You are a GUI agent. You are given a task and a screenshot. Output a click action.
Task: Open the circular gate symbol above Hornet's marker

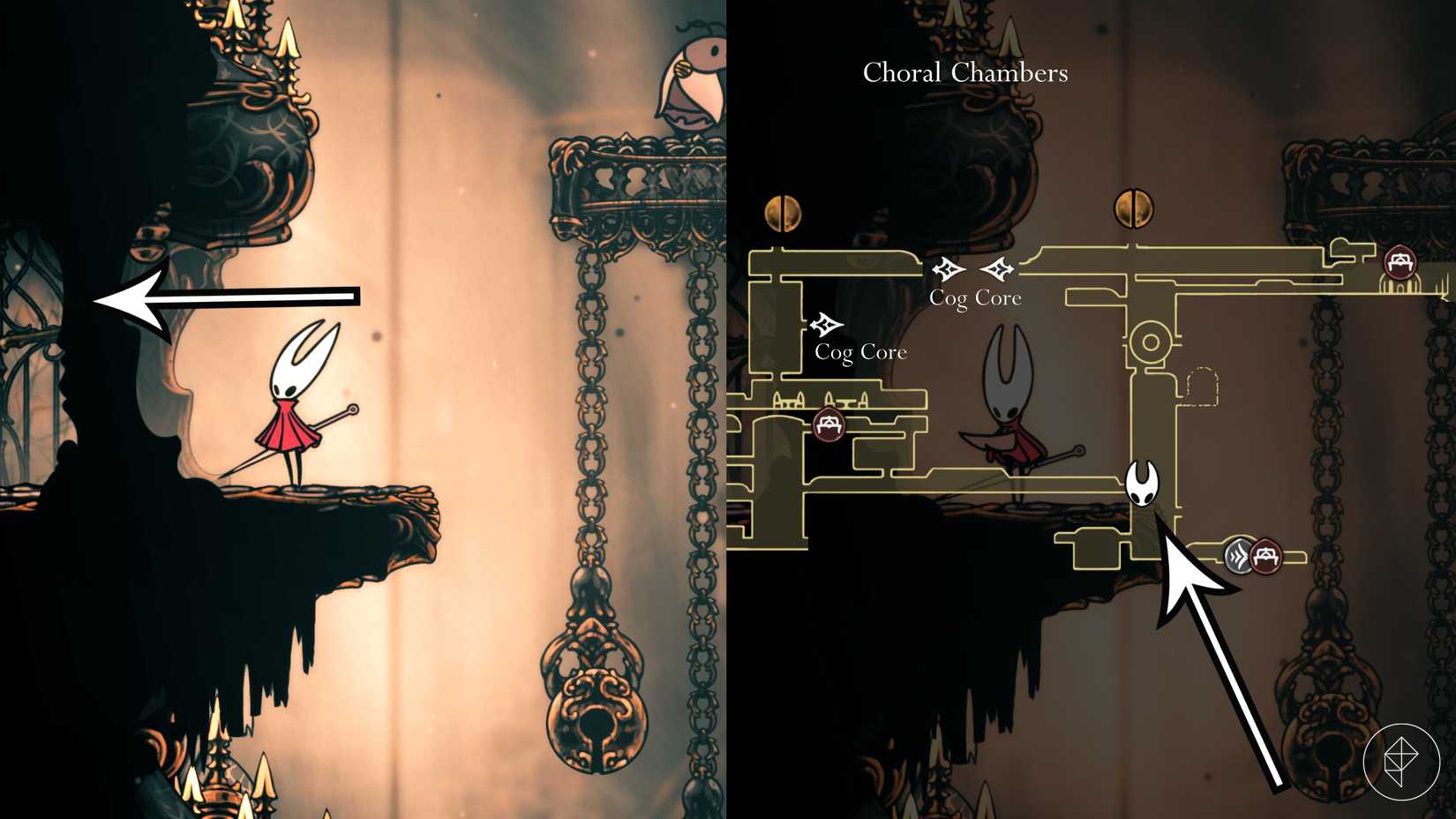pyautogui.click(x=1149, y=340)
